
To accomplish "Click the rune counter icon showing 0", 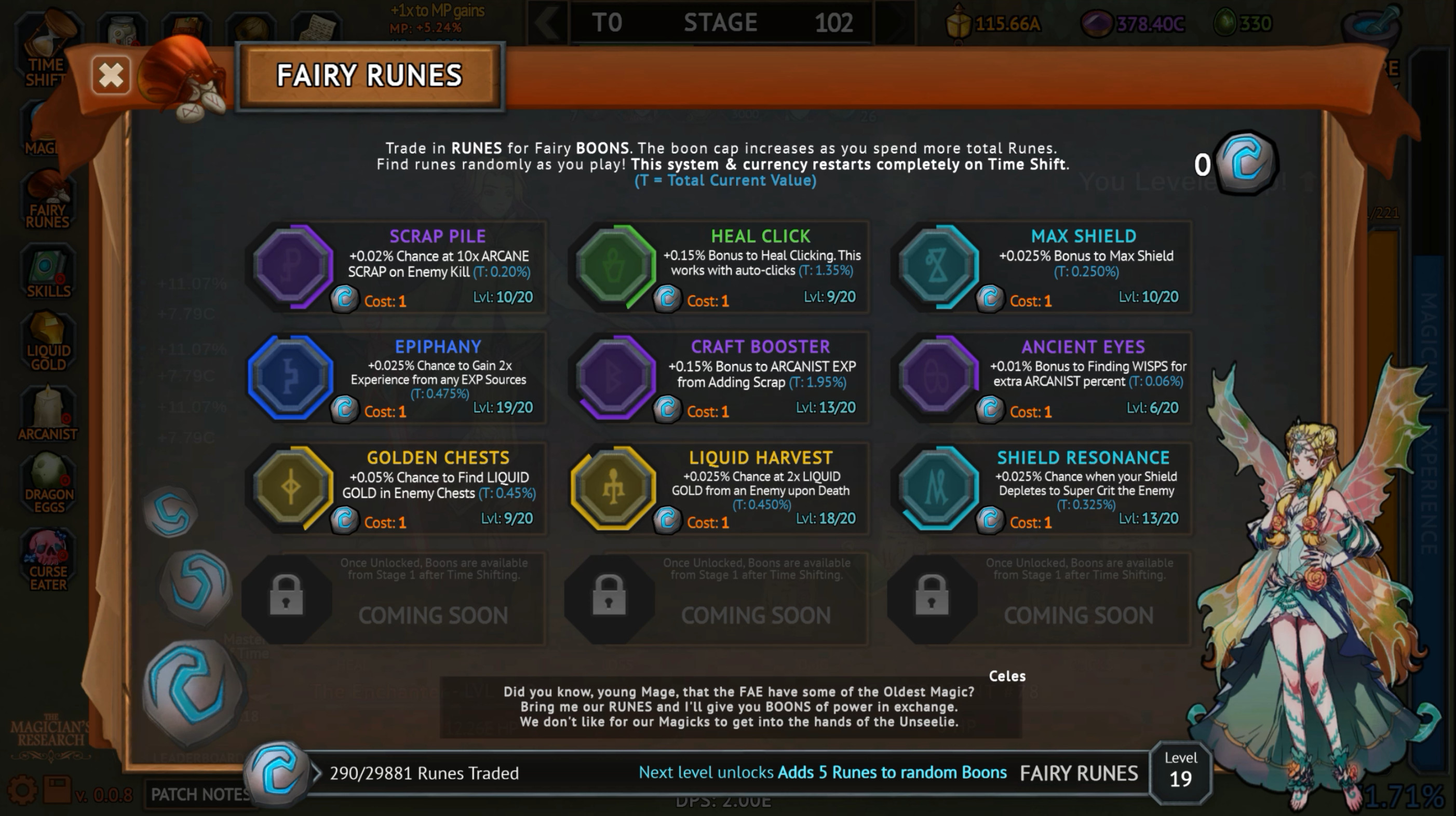I will pos(1244,164).
